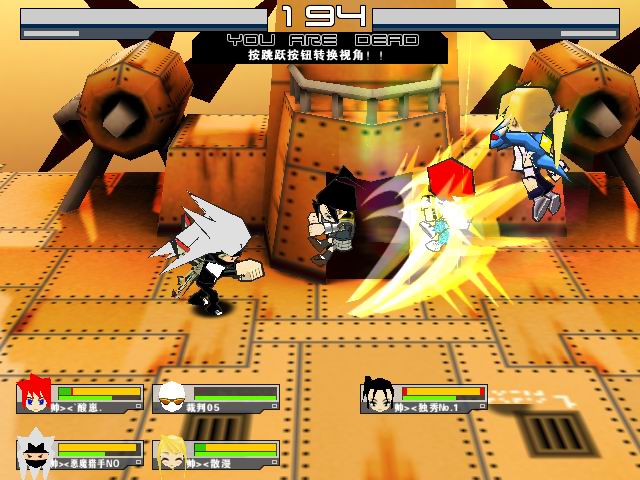Select the red-haired player portrait
640x480 pixels.
pos(35,395)
